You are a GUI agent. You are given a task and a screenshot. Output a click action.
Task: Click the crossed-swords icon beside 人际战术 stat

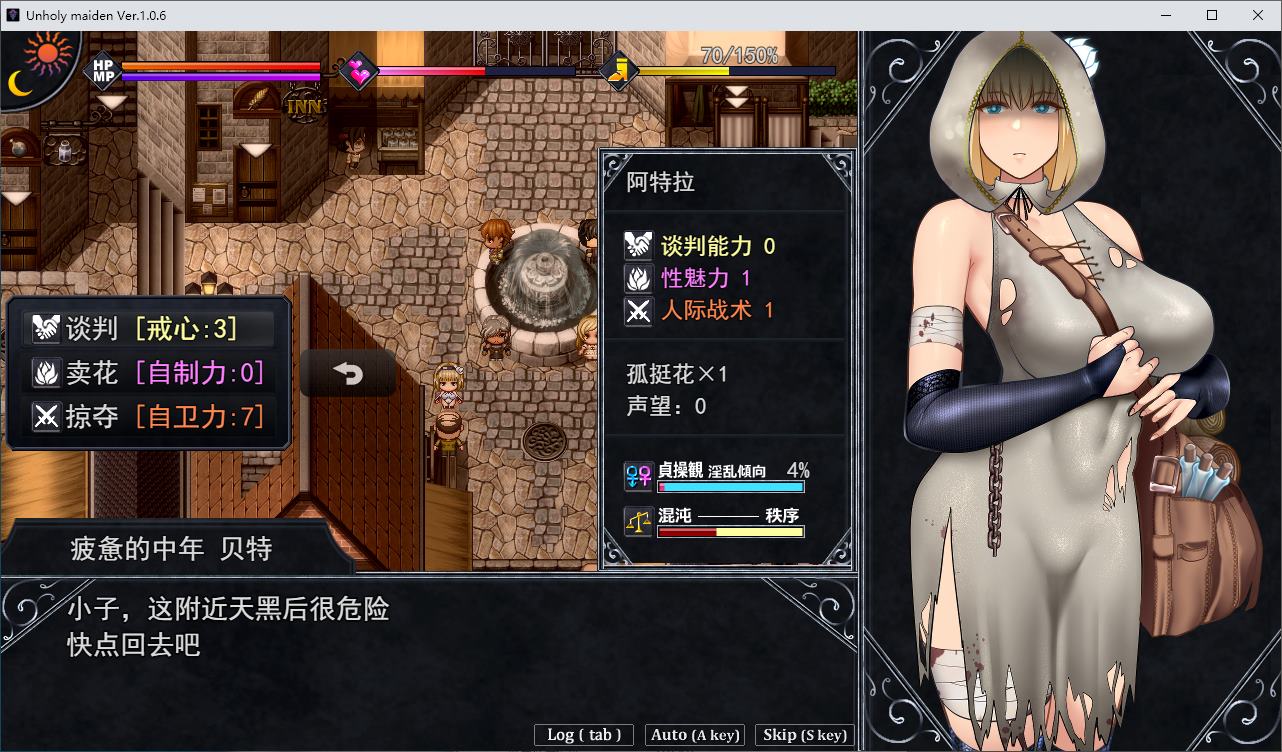pyautogui.click(x=639, y=311)
